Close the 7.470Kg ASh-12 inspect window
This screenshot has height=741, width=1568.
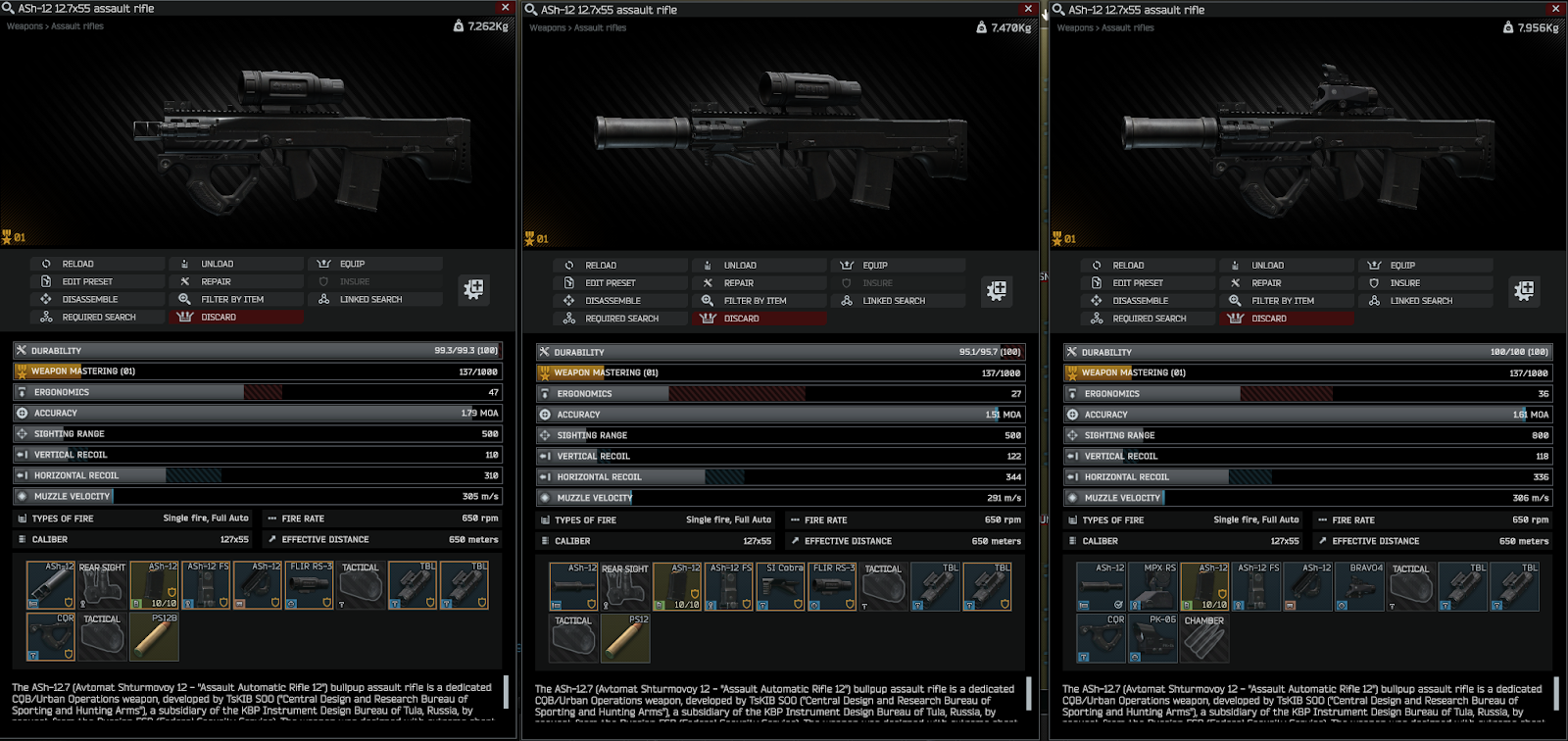1028,9
